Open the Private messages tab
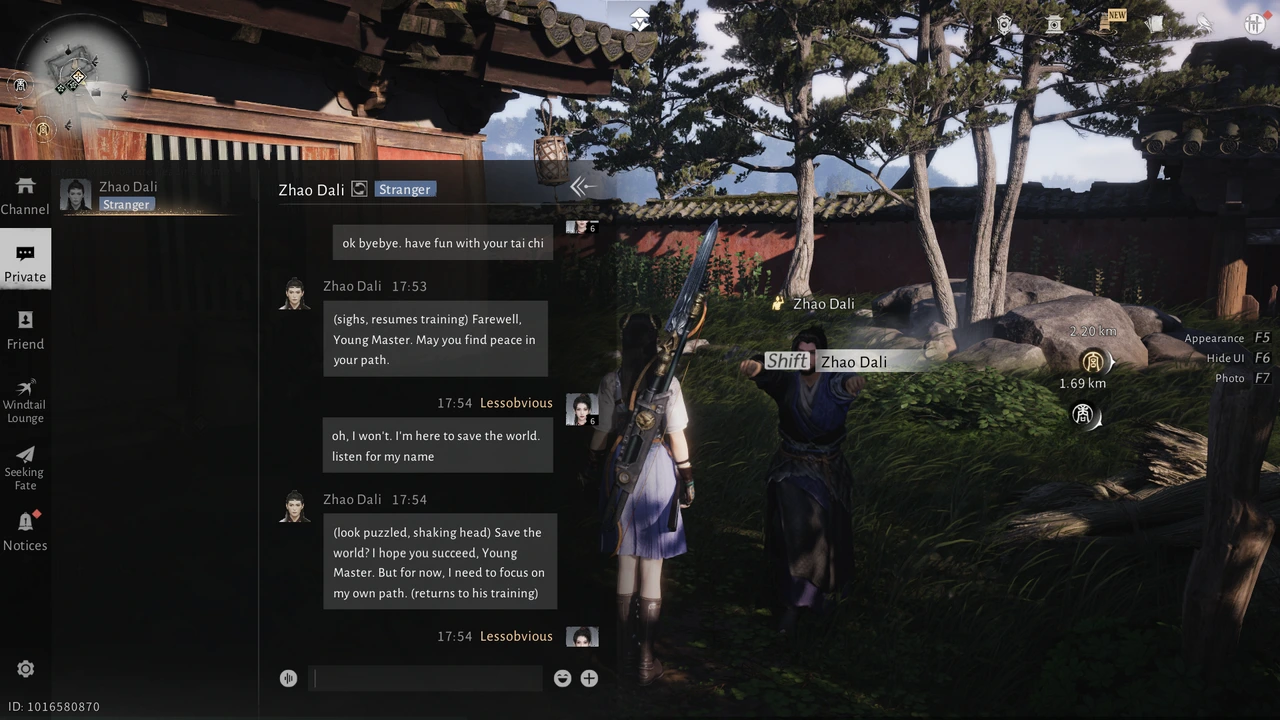The image size is (1280, 720). (x=25, y=262)
